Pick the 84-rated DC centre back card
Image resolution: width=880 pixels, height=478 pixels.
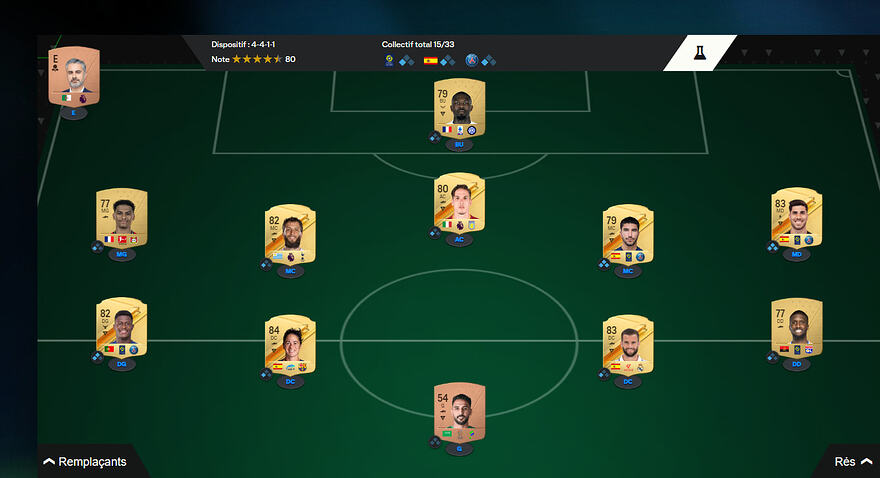(290, 345)
